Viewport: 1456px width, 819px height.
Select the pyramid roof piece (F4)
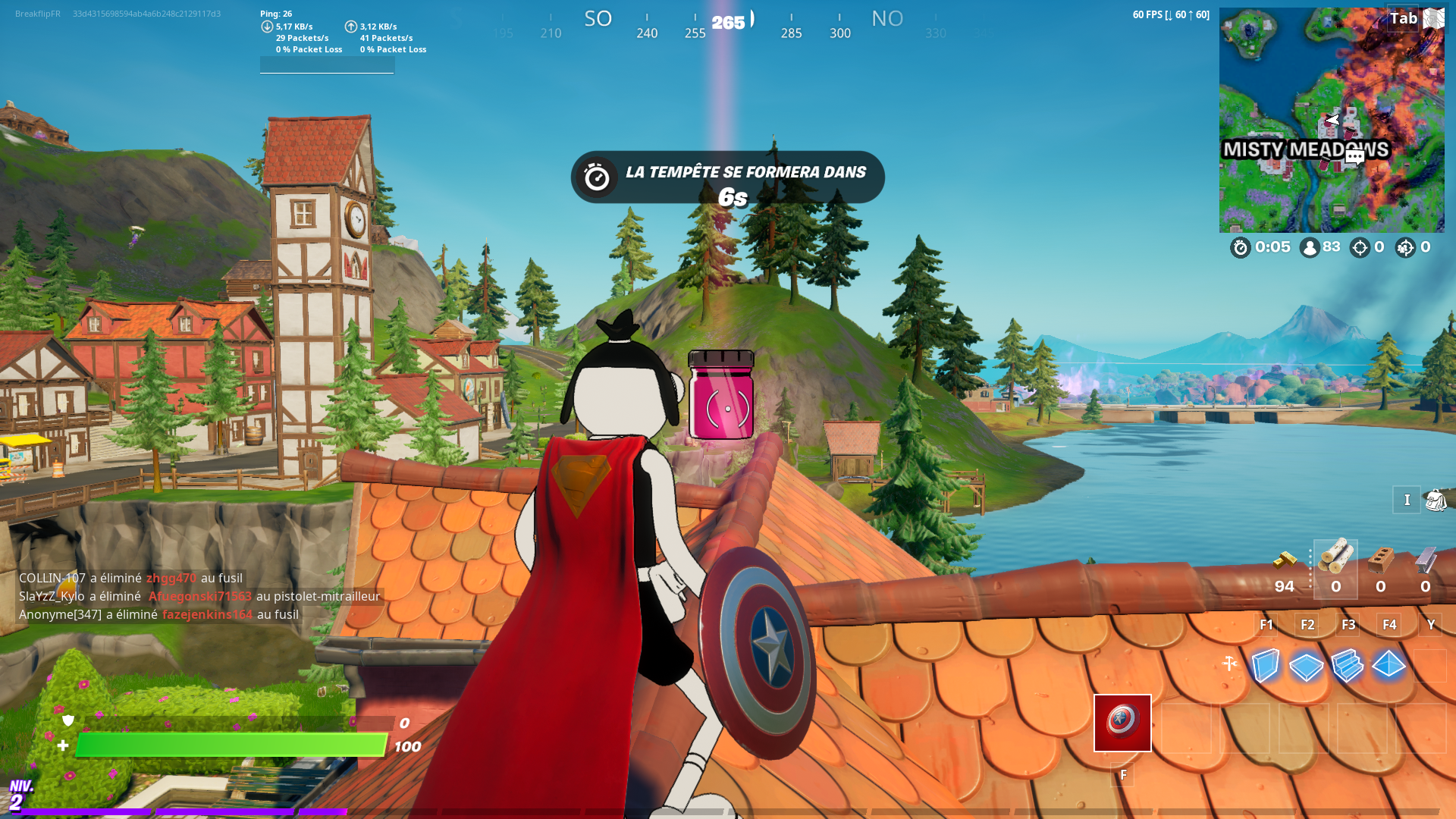tap(1390, 666)
